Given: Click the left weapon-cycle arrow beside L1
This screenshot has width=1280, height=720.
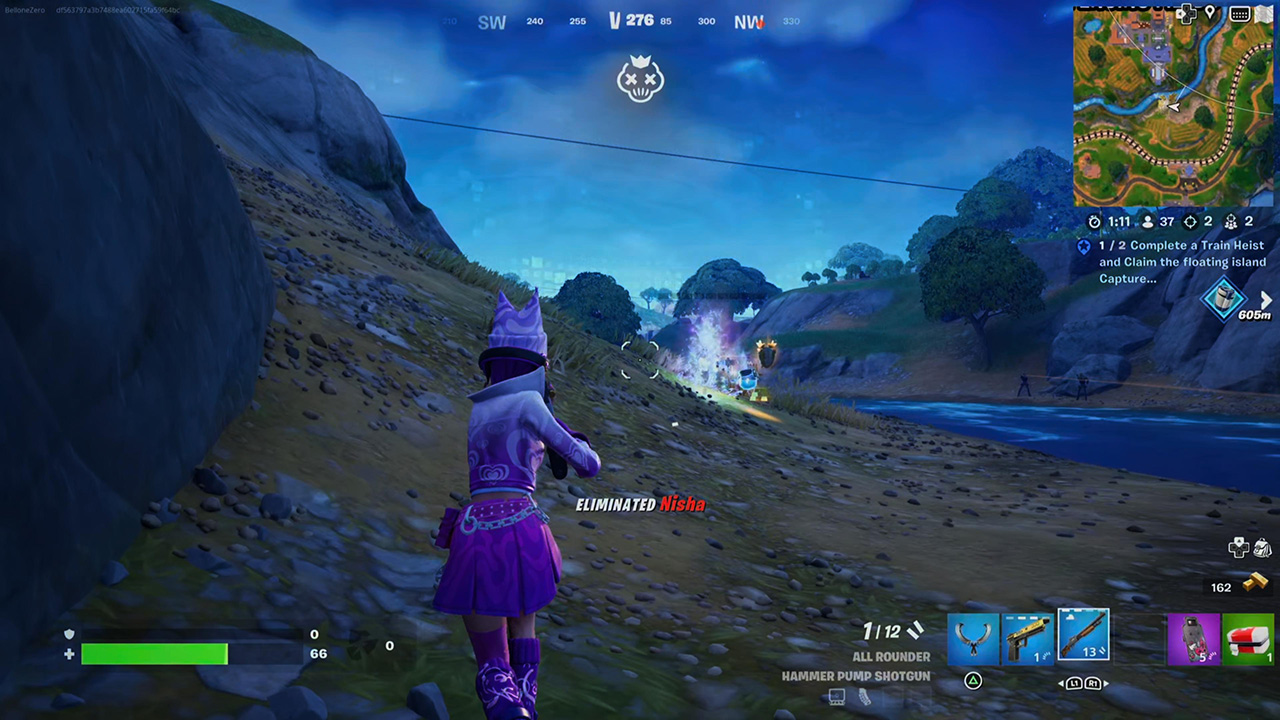Looking at the screenshot, I should coord(1060,683).
